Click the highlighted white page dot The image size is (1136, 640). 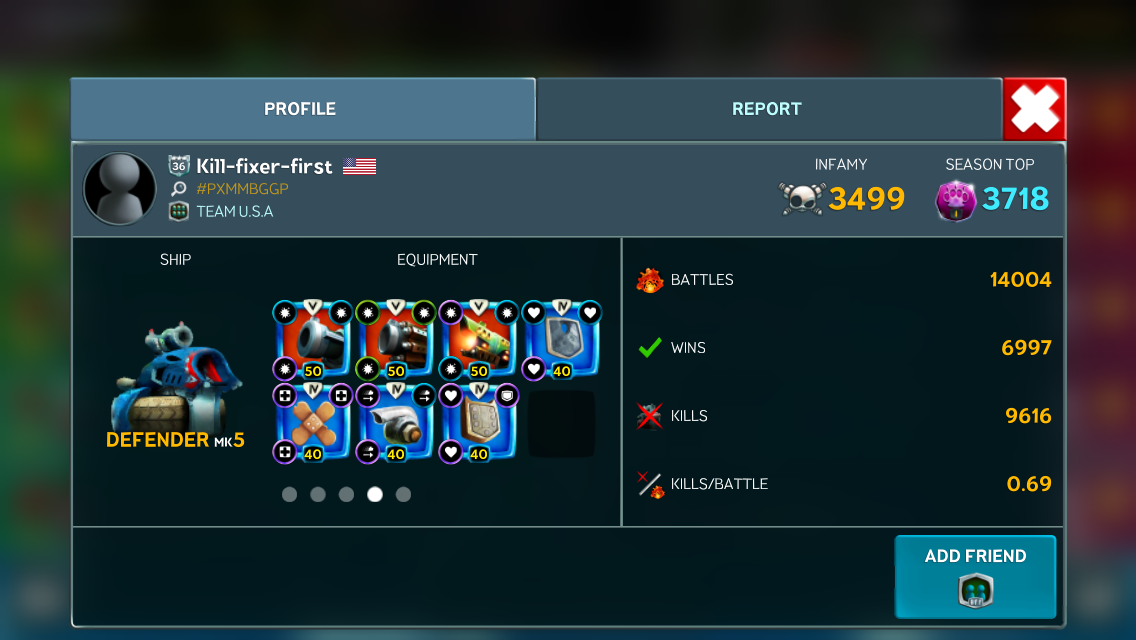(x=375, y=494)
